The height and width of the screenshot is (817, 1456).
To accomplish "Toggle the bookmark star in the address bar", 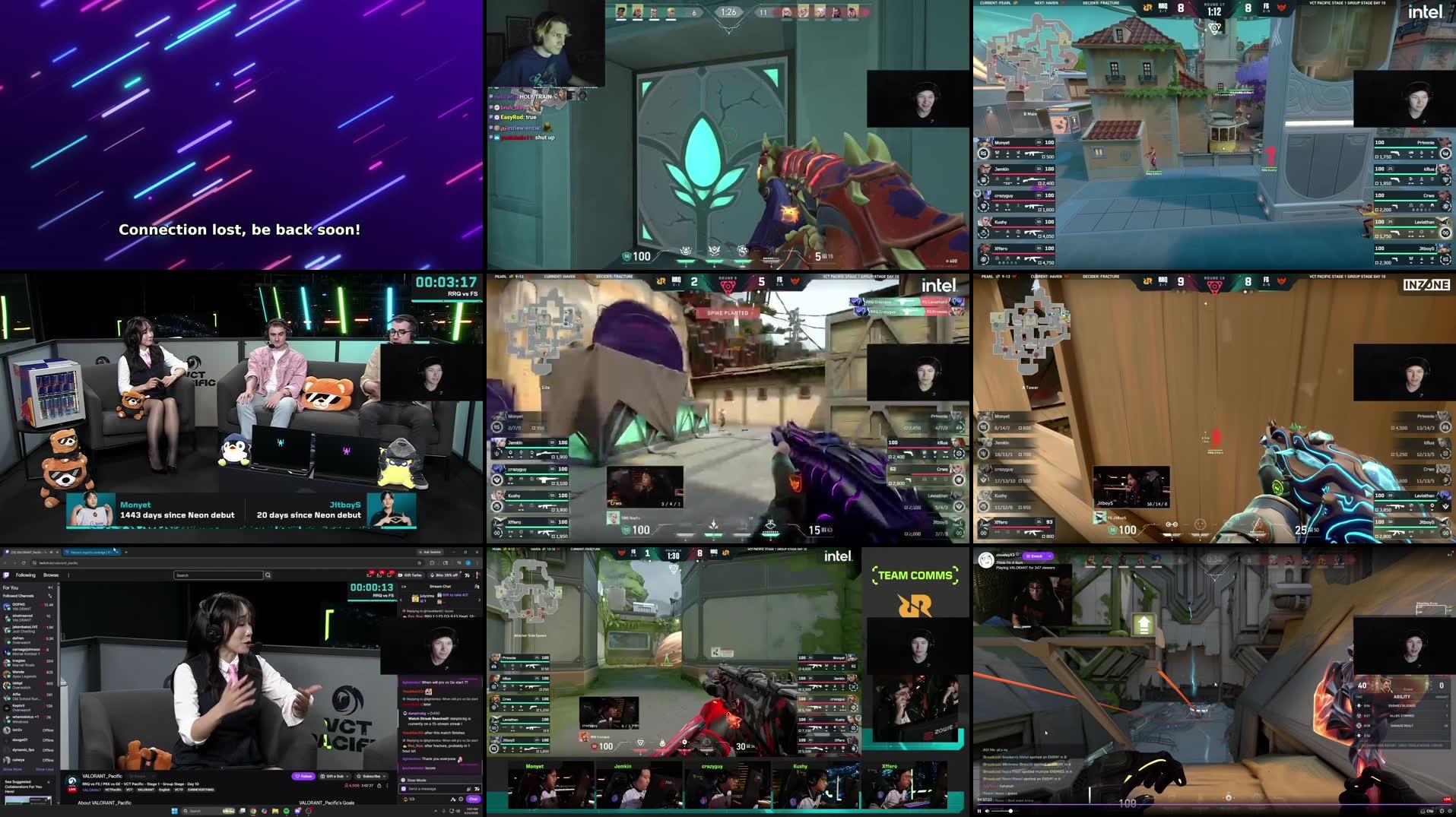I will pos(419,562).
